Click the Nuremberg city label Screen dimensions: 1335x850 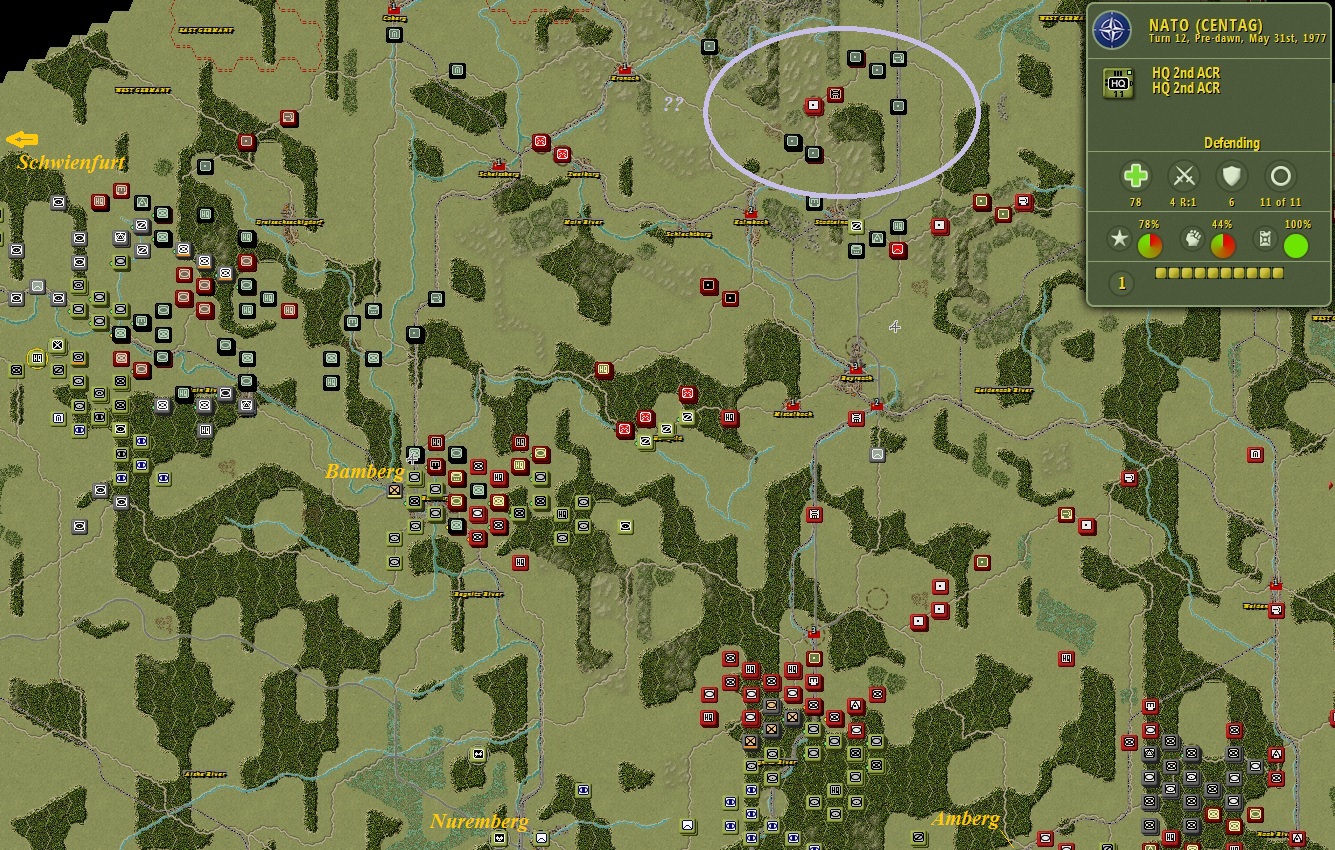tap(481, 822)
